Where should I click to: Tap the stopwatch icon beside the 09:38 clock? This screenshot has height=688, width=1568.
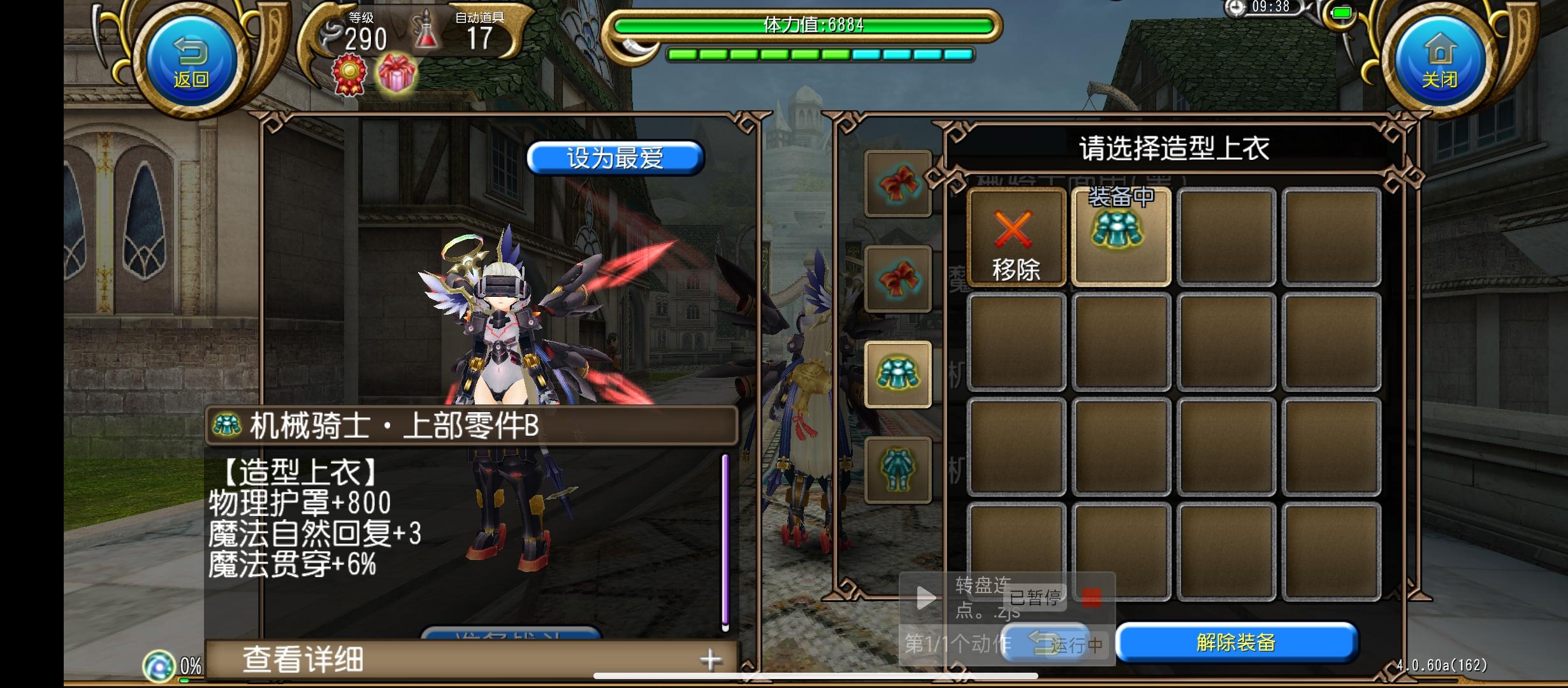(x=1235, y=9)
